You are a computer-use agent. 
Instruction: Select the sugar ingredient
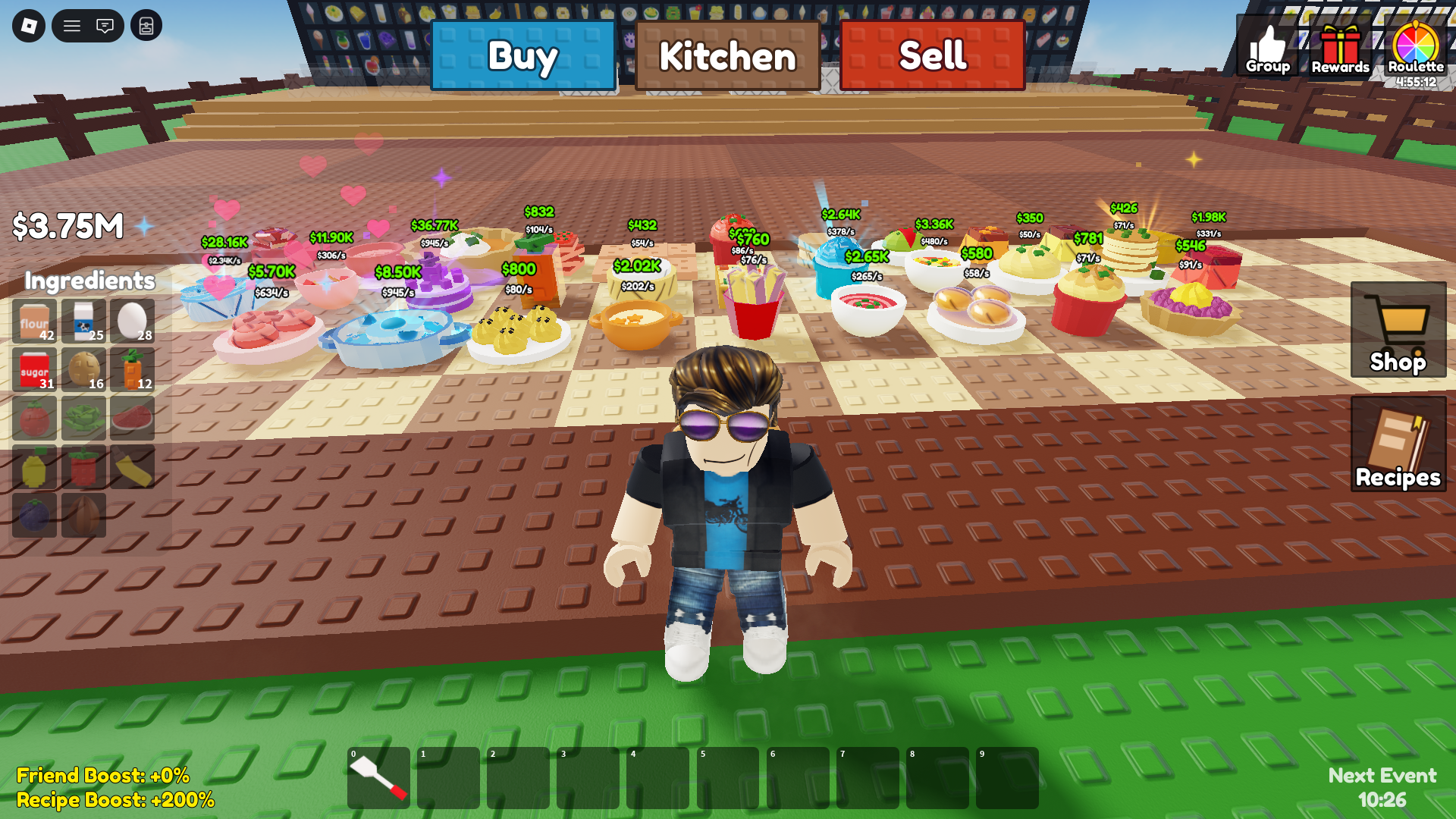(34, 371)
